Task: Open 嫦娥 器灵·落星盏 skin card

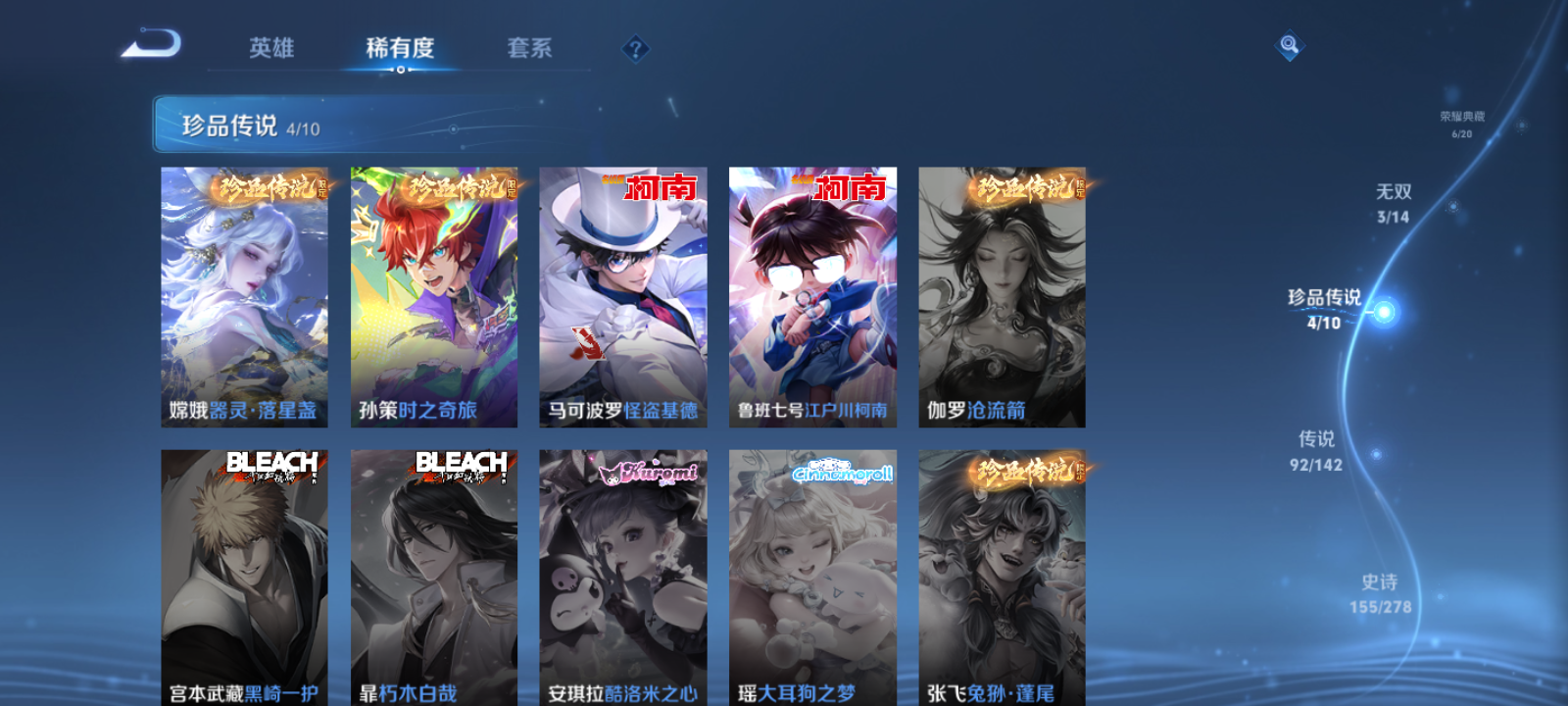Action: (247, 296)
